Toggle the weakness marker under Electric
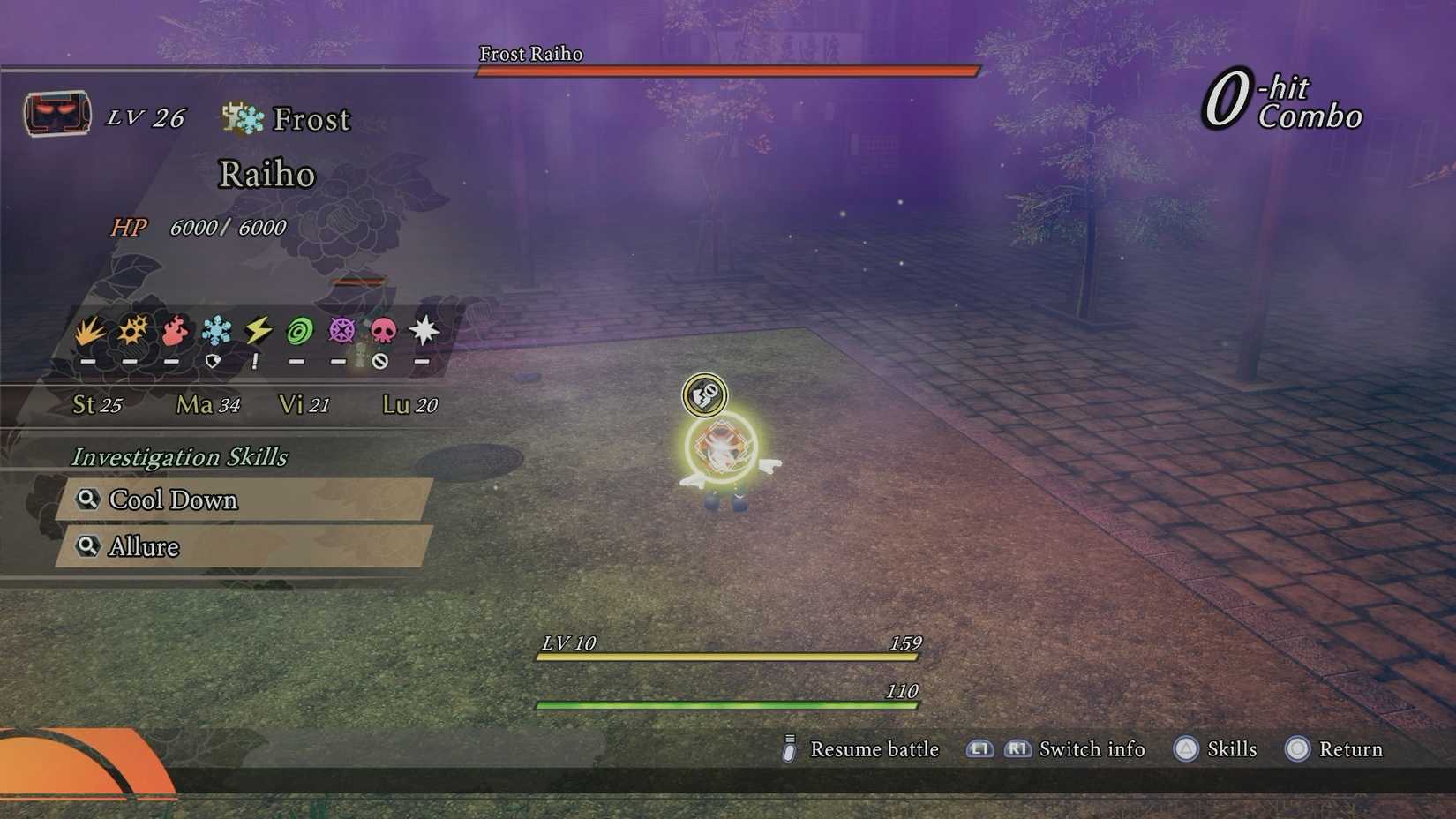 (x=255, y=360)
